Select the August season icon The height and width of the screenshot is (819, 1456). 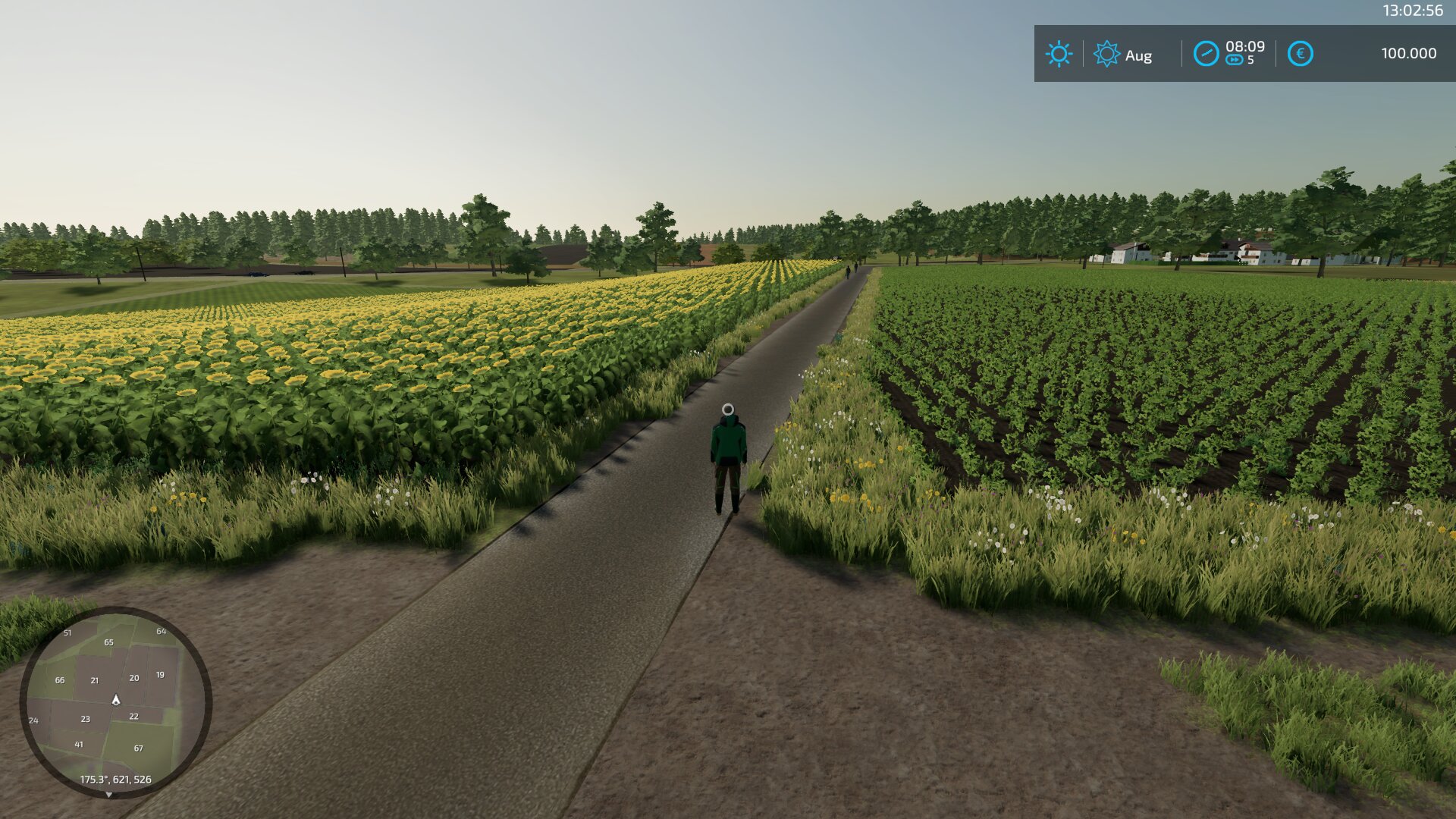click(x=1106, y=54)
